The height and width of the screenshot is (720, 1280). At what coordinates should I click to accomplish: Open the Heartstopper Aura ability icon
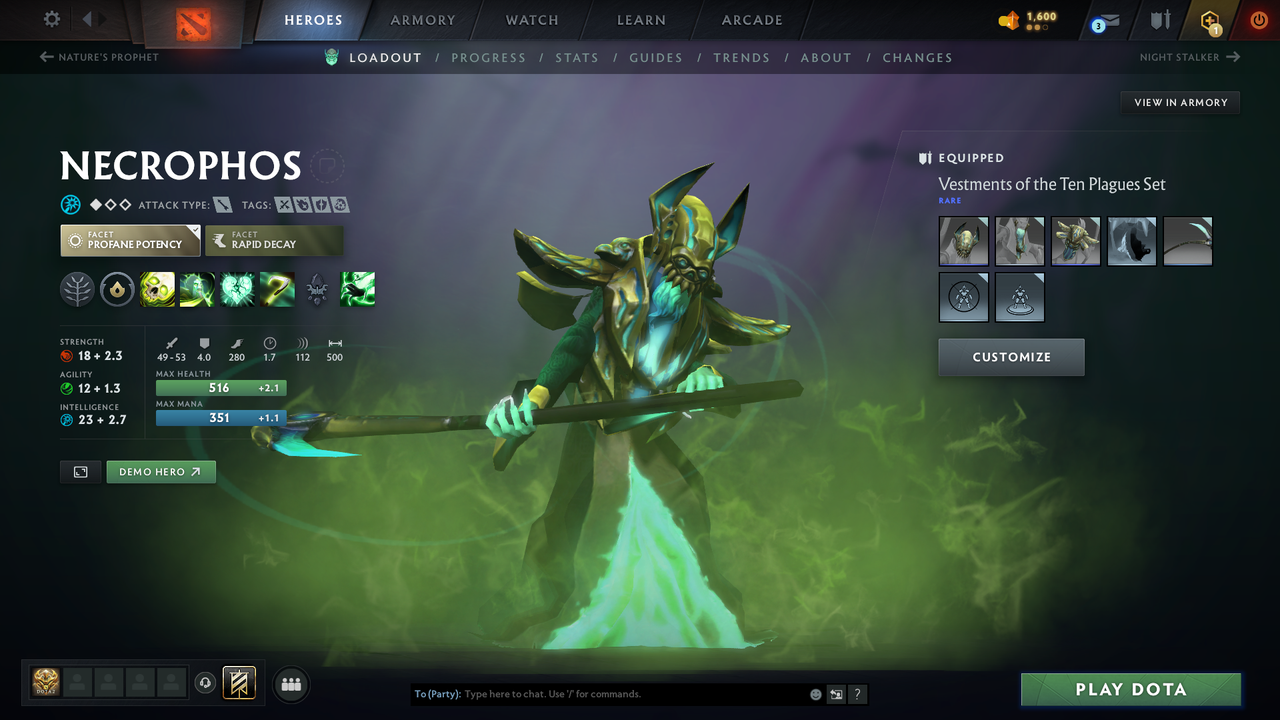pyautogui.click(x=237, y=289)
